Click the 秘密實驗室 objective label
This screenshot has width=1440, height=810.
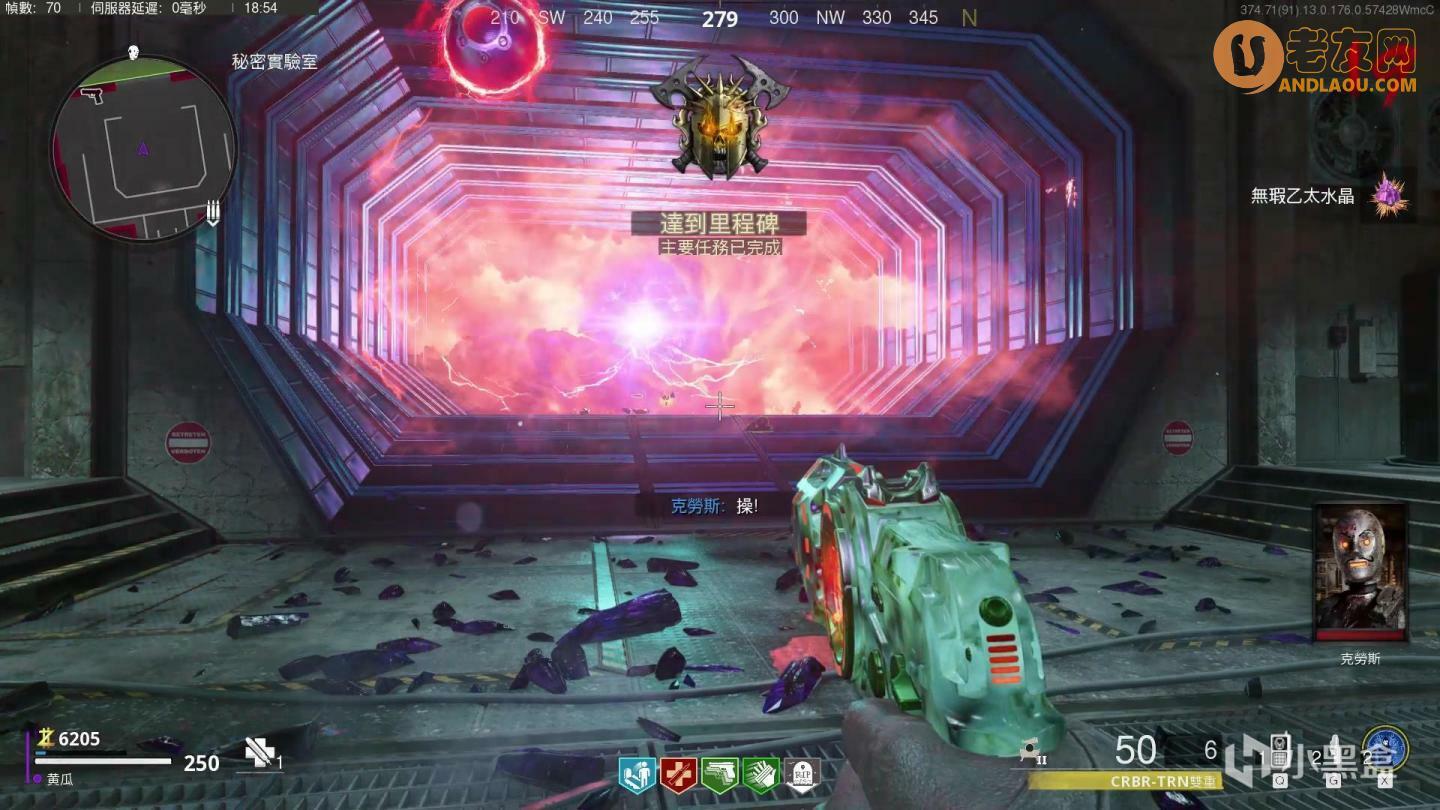click(x=272, y=61)
